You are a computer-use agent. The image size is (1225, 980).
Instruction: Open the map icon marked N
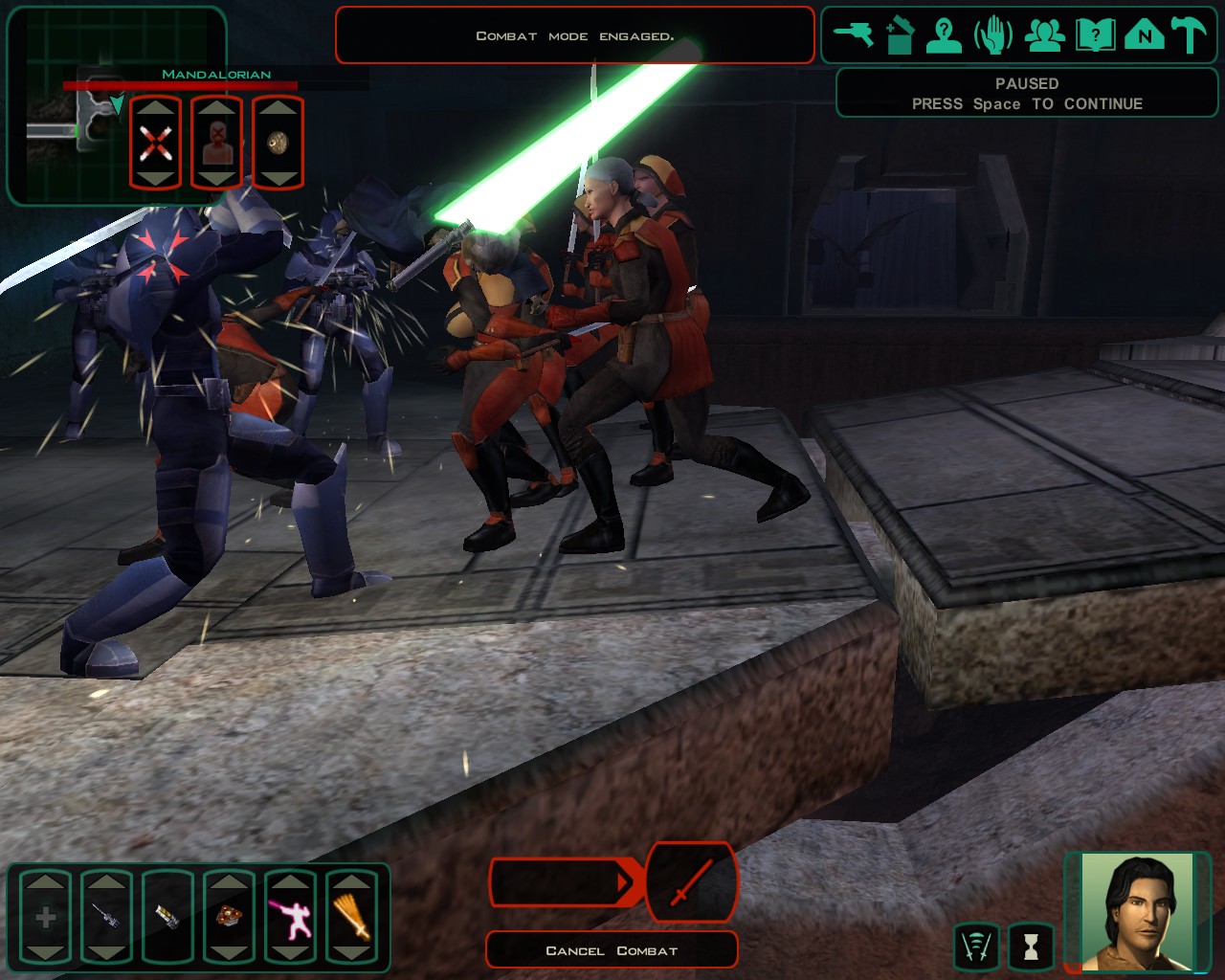click(1144, 36)
